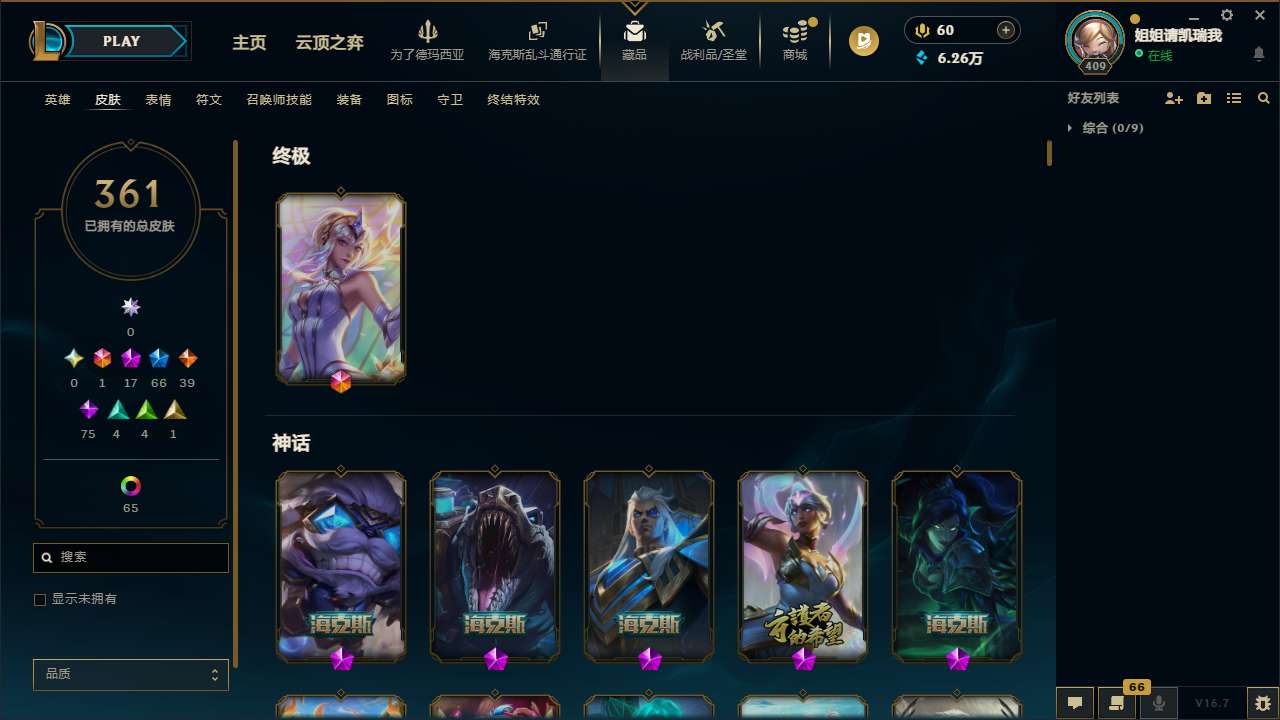
Task: Collapse the top navigation arrow above 藏品
Action: coord(634,6)
